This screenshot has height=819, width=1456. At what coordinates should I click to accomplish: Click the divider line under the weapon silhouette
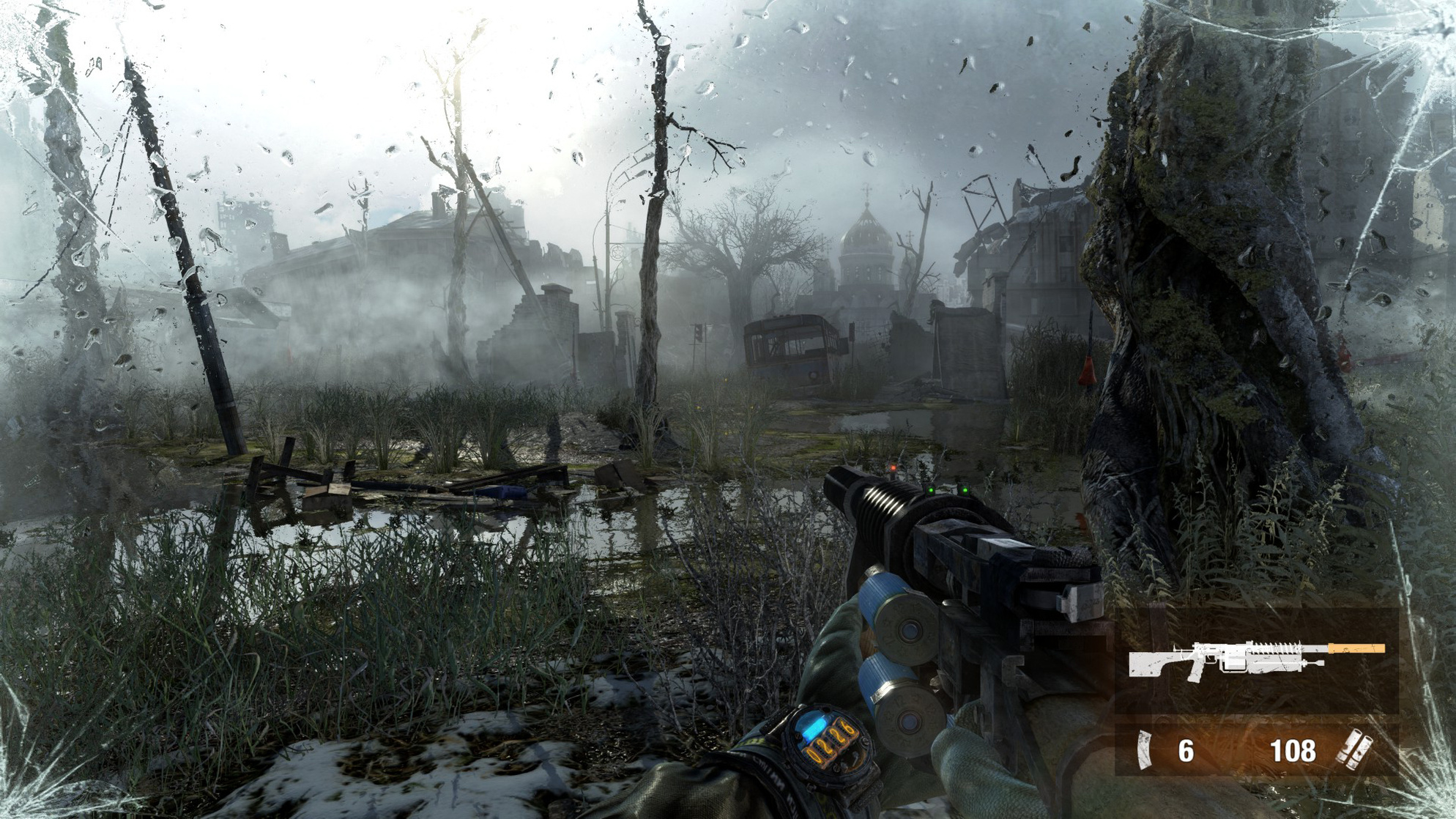click(x=1252, y=714)
